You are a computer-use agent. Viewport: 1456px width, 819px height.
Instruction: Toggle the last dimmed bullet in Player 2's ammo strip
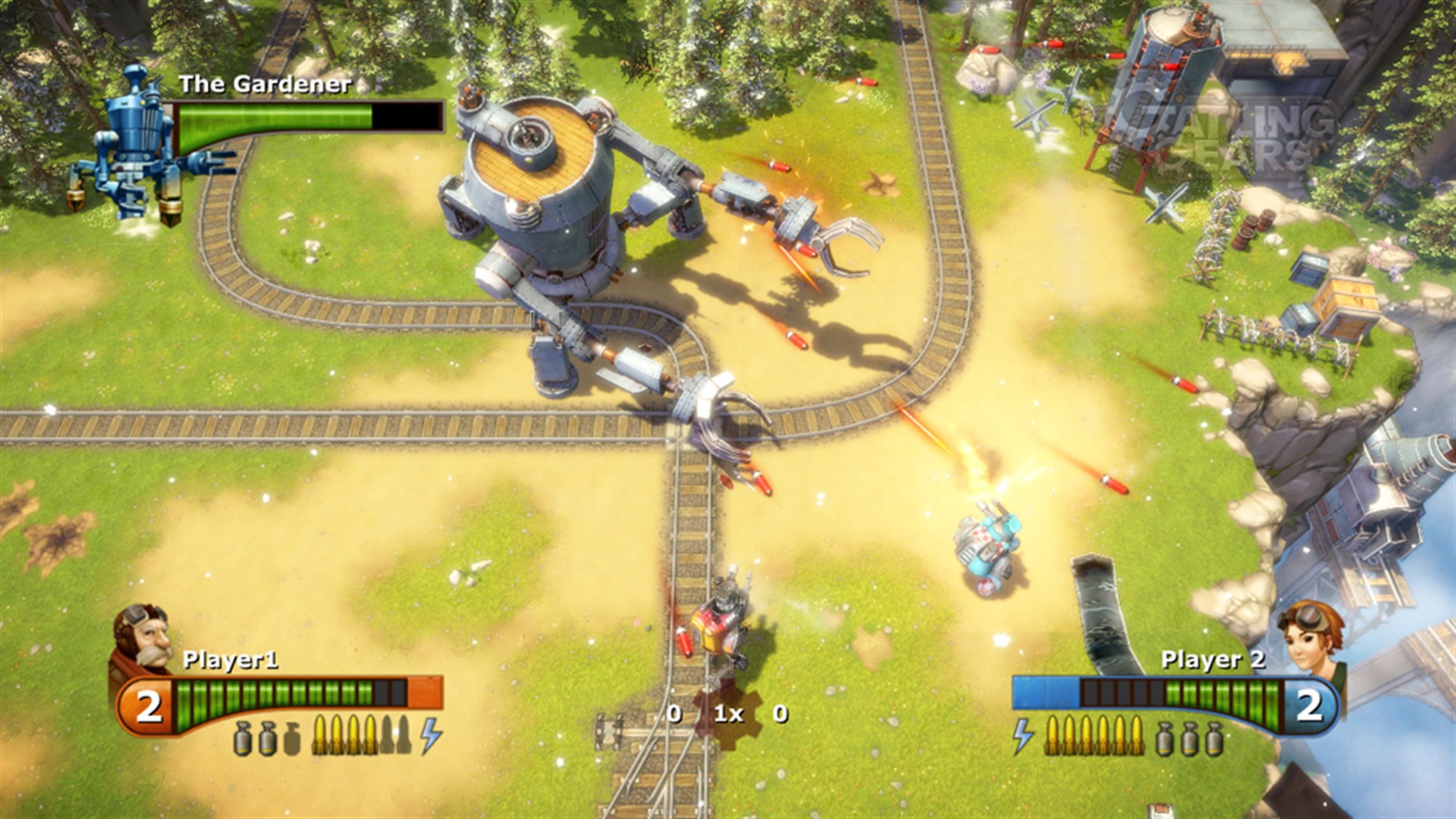click(1137, 736)
